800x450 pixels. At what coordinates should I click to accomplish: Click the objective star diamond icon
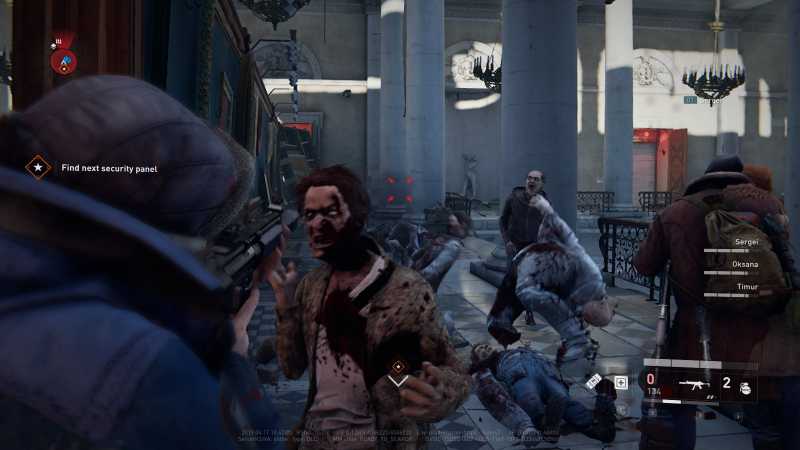coord(38,167)
